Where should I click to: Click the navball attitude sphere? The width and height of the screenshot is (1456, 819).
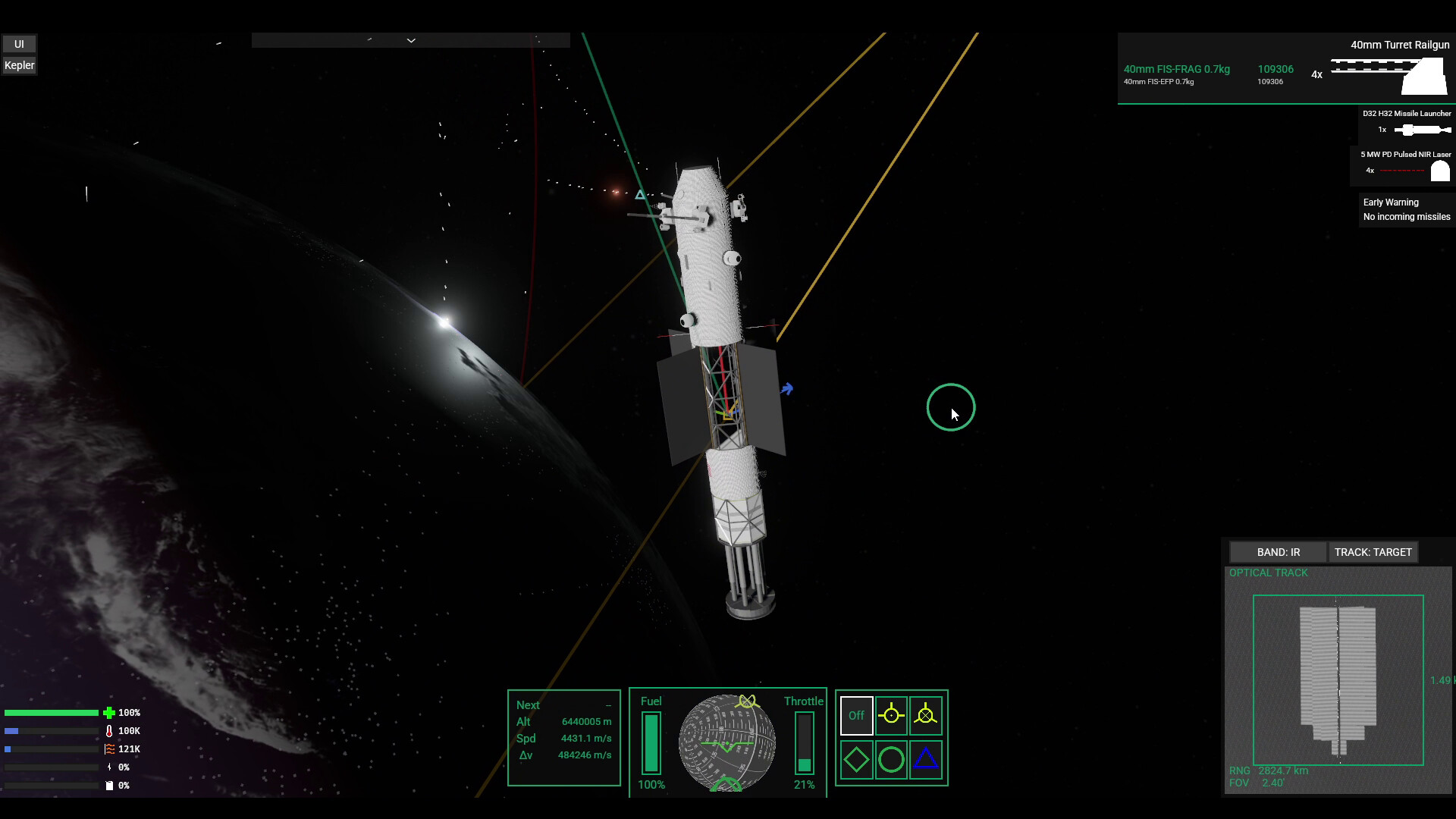(x=726, y=742)
